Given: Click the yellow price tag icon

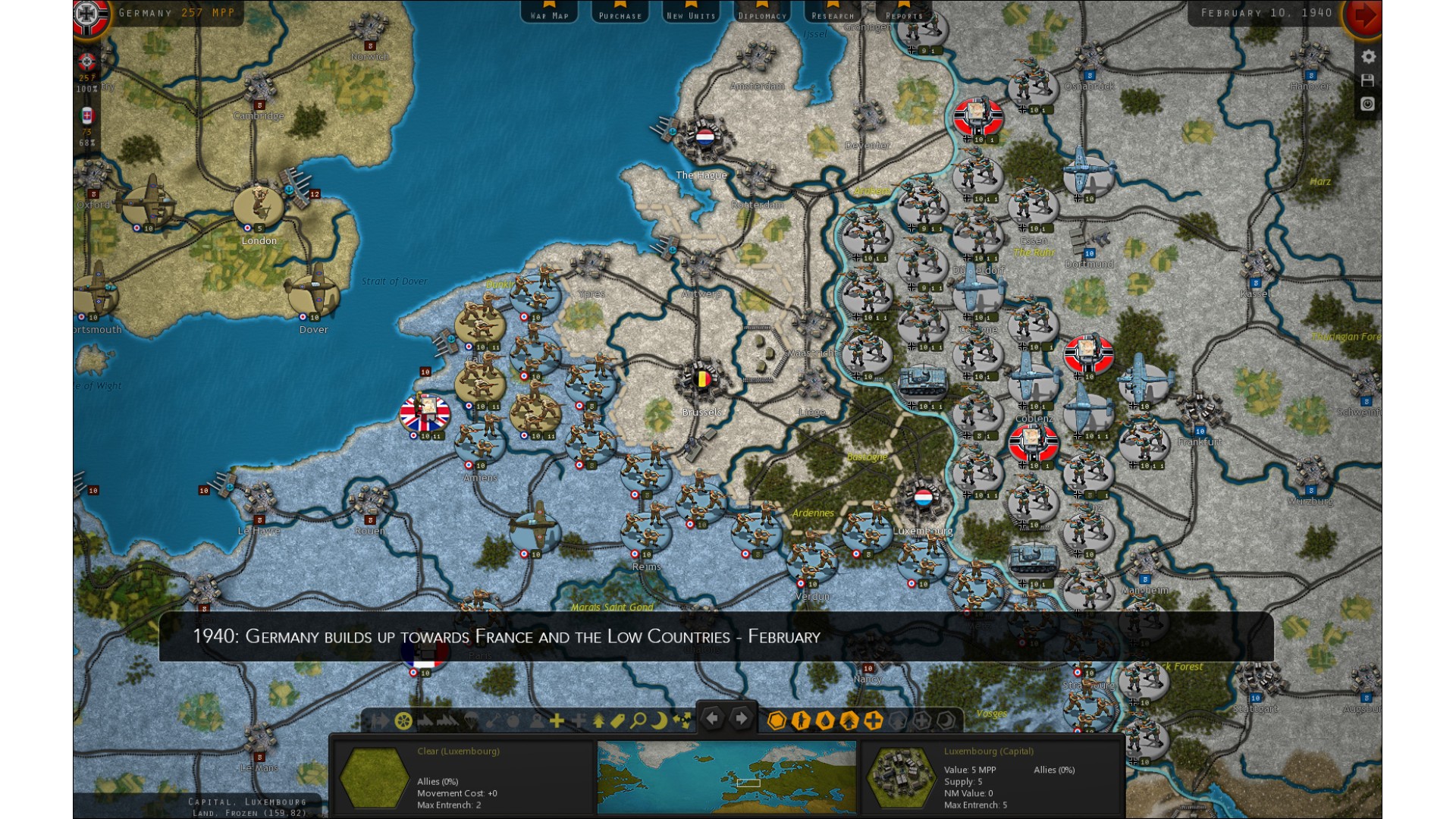Looking at the screenshot, I should tap(618, 720).
